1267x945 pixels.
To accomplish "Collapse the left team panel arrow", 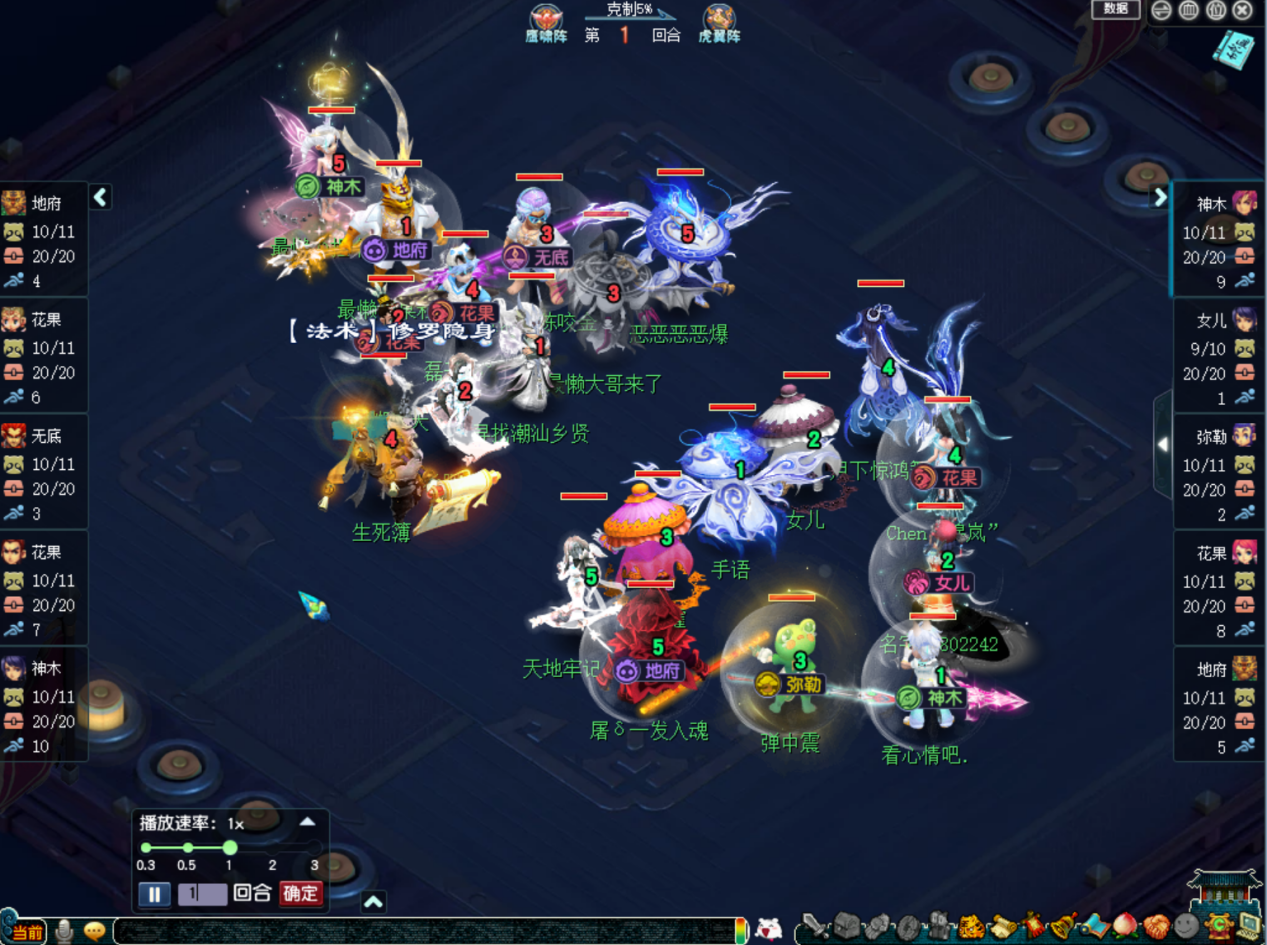I will pos(100,197).
